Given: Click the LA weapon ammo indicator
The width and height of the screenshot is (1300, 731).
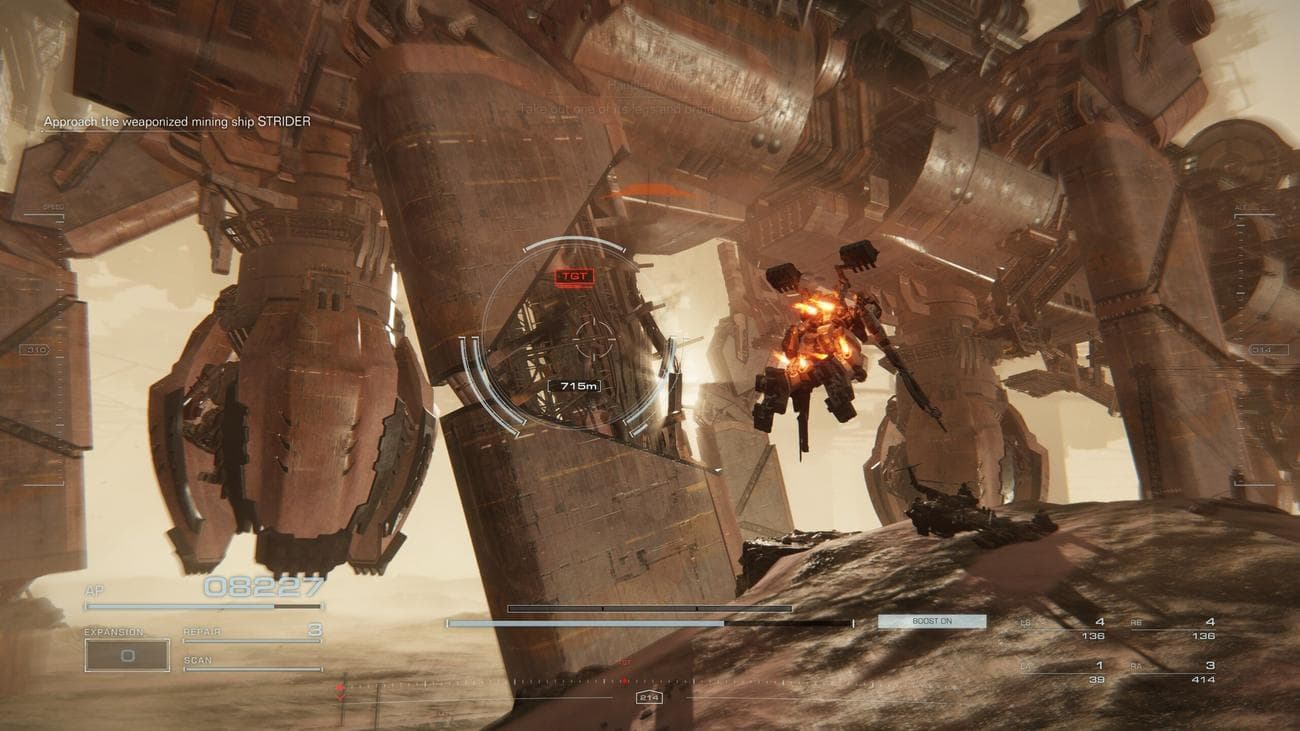Looking at the screenshot, I should click(1096, 670).
